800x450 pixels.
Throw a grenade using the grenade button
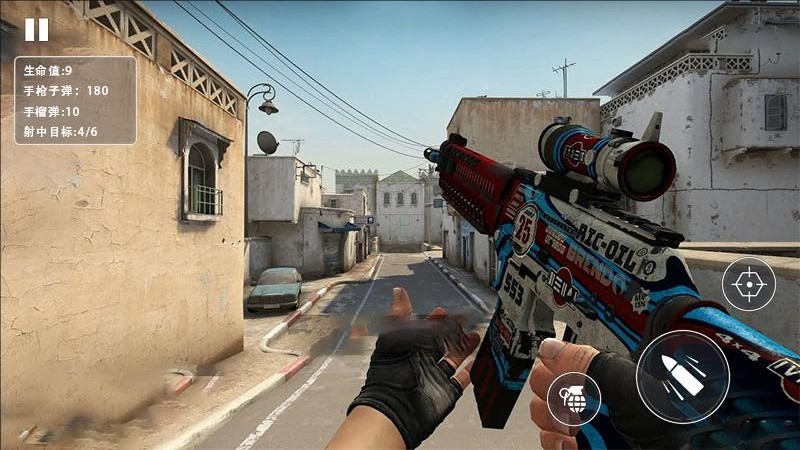point(574,398)
